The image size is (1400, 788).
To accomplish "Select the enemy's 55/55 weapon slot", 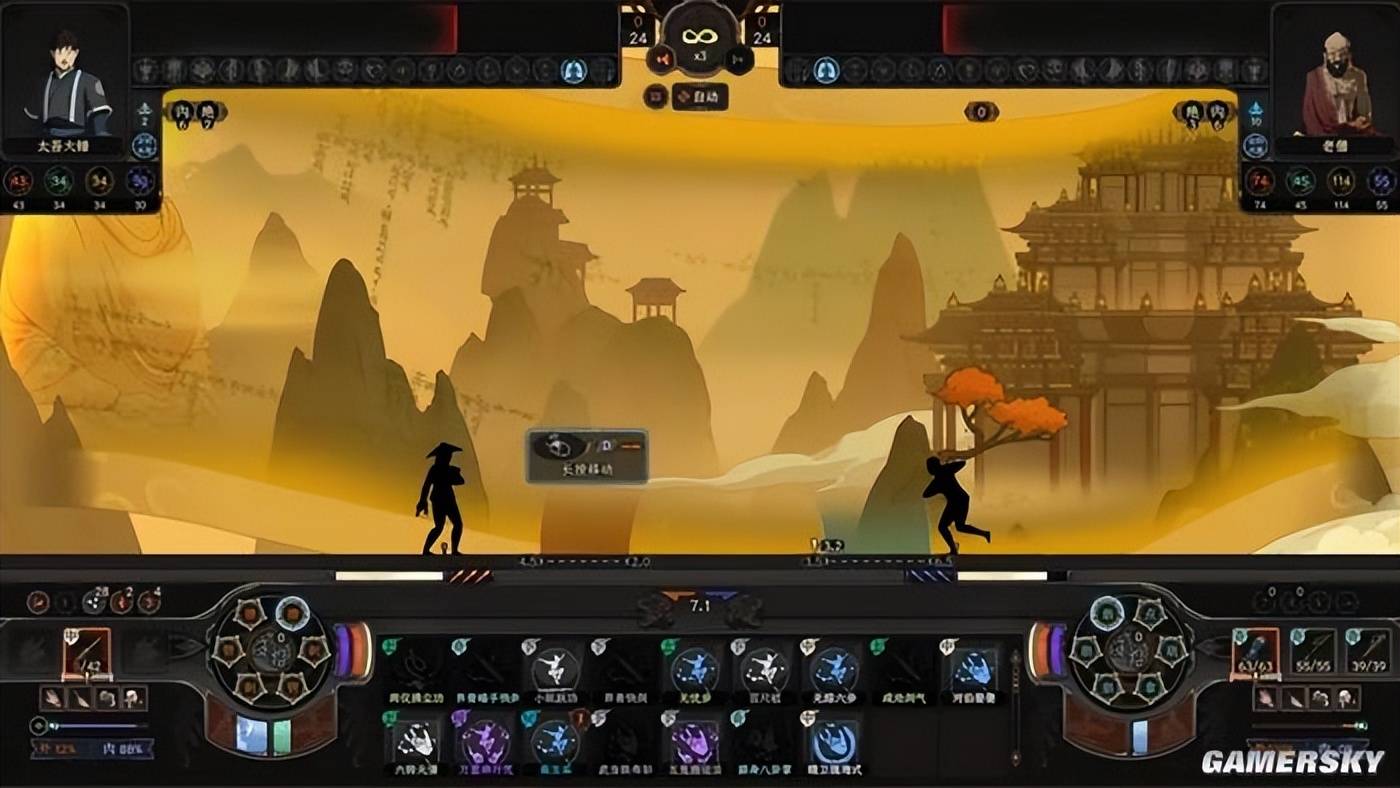I will click(1312, 652).
